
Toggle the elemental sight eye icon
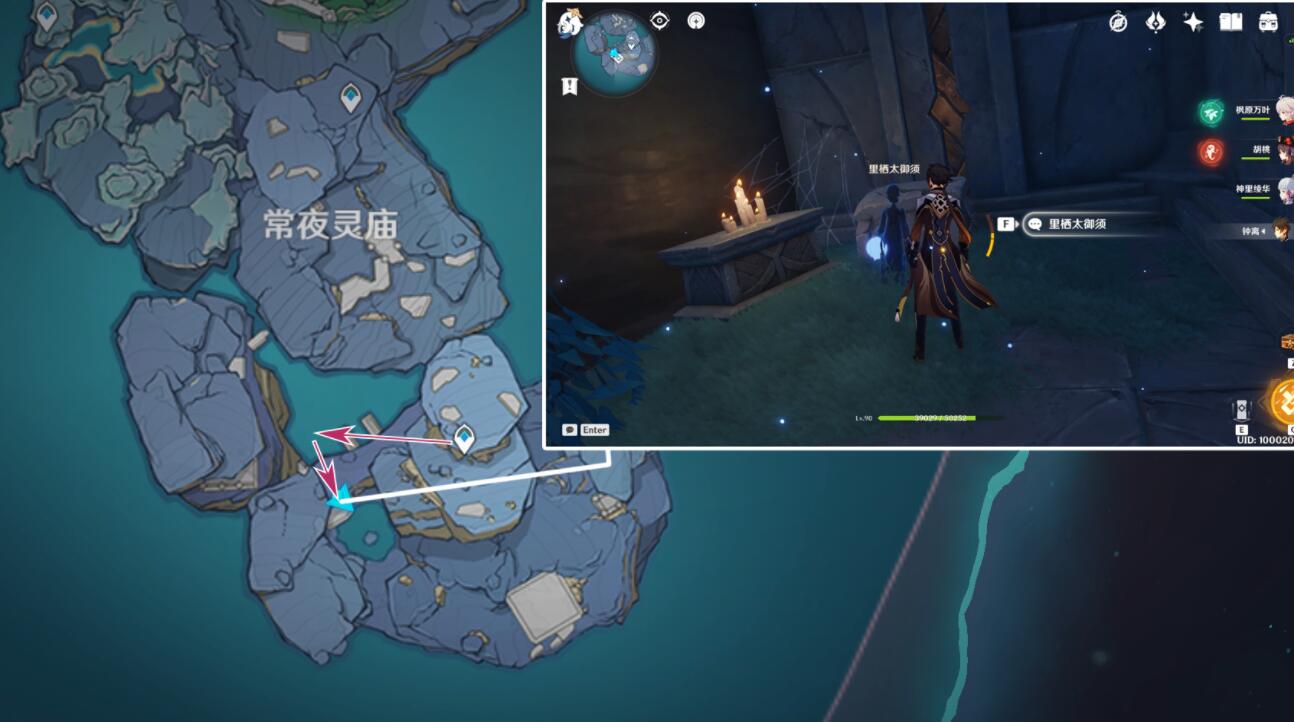[660, 21]
